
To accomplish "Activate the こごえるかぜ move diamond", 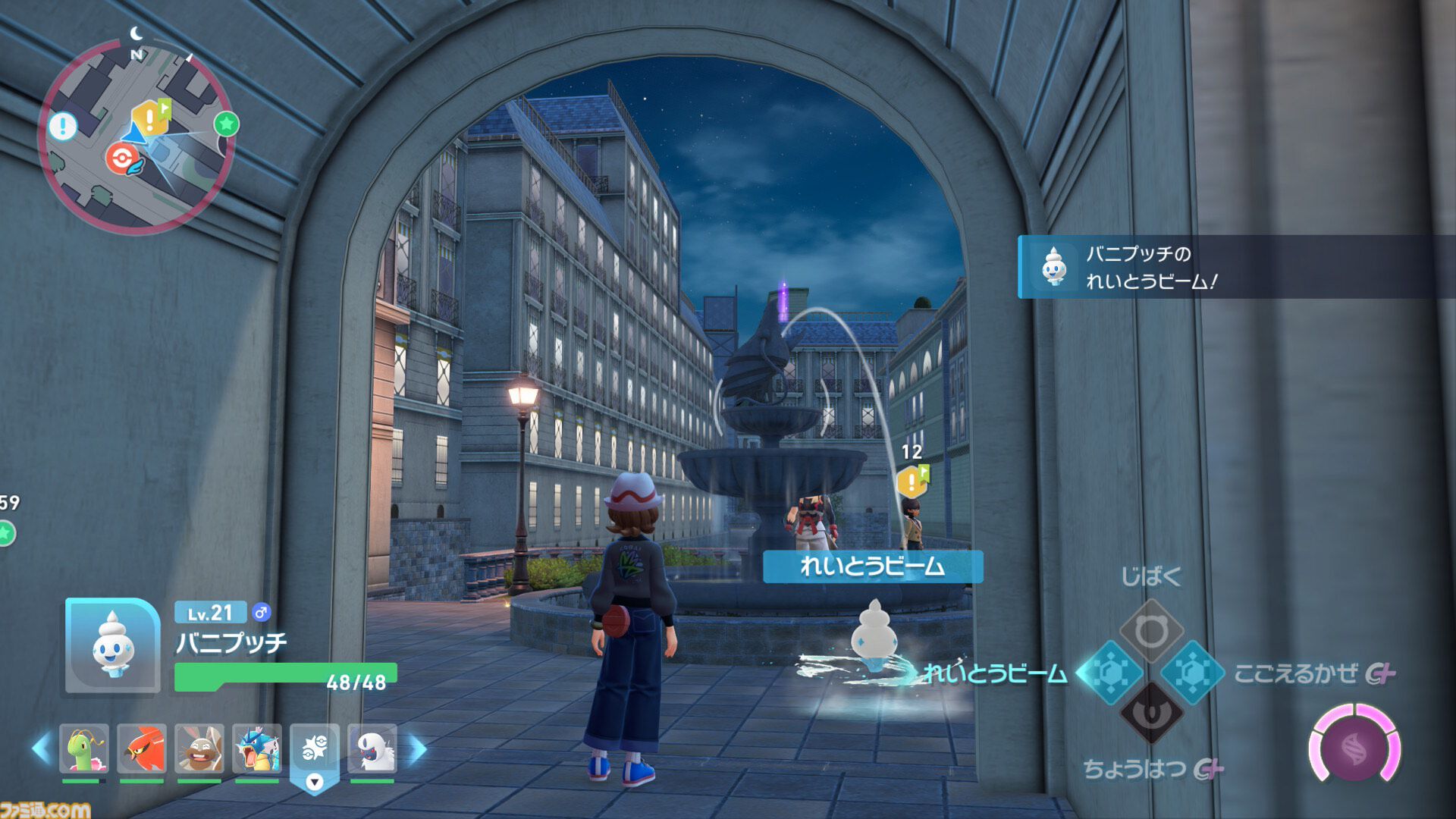I will [x=1193, y=673].
